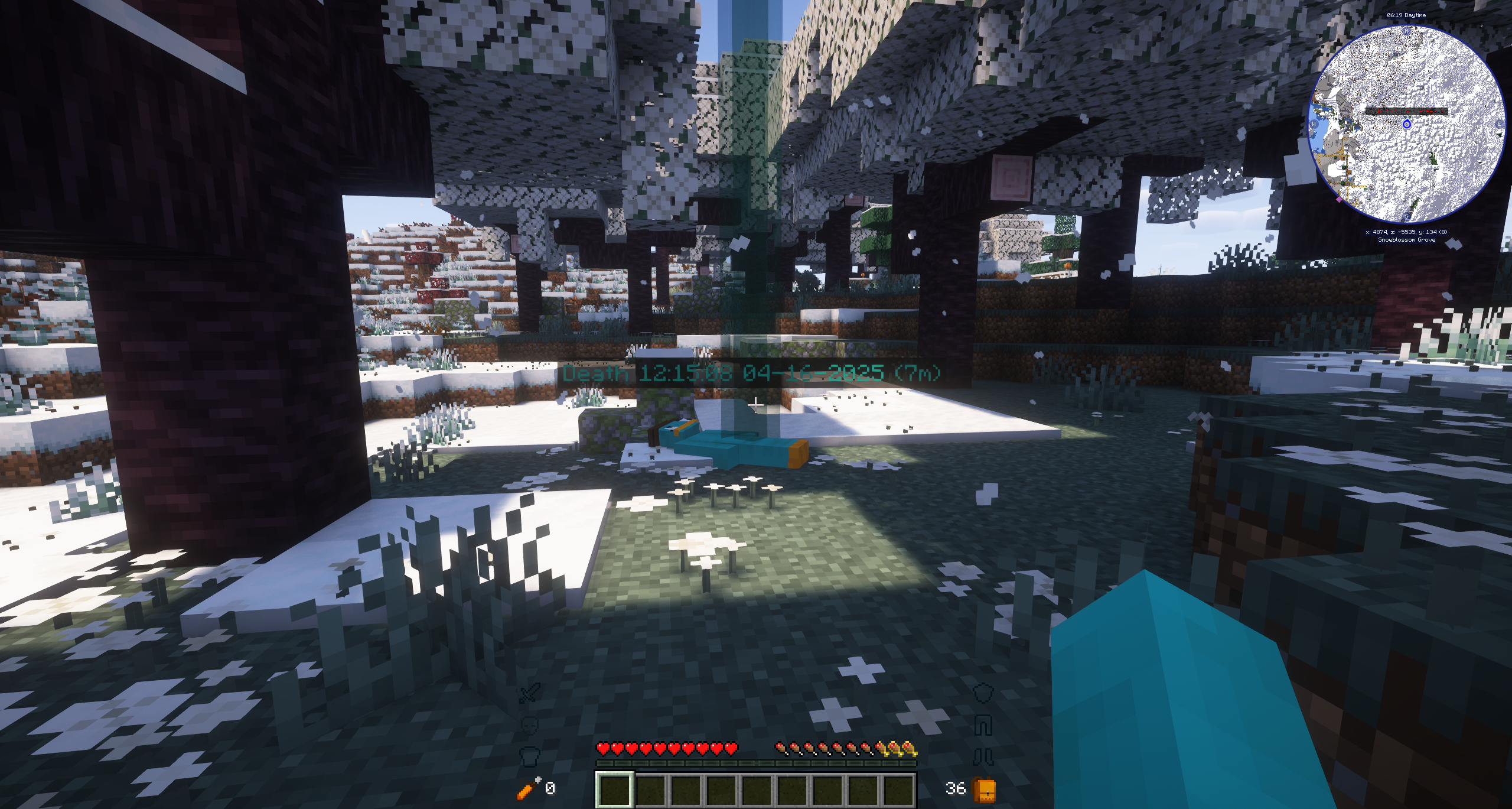Select the arrow ammo counter icon
The height and width of the screenshot is (809, 1512).
click(x=526, y=789)
